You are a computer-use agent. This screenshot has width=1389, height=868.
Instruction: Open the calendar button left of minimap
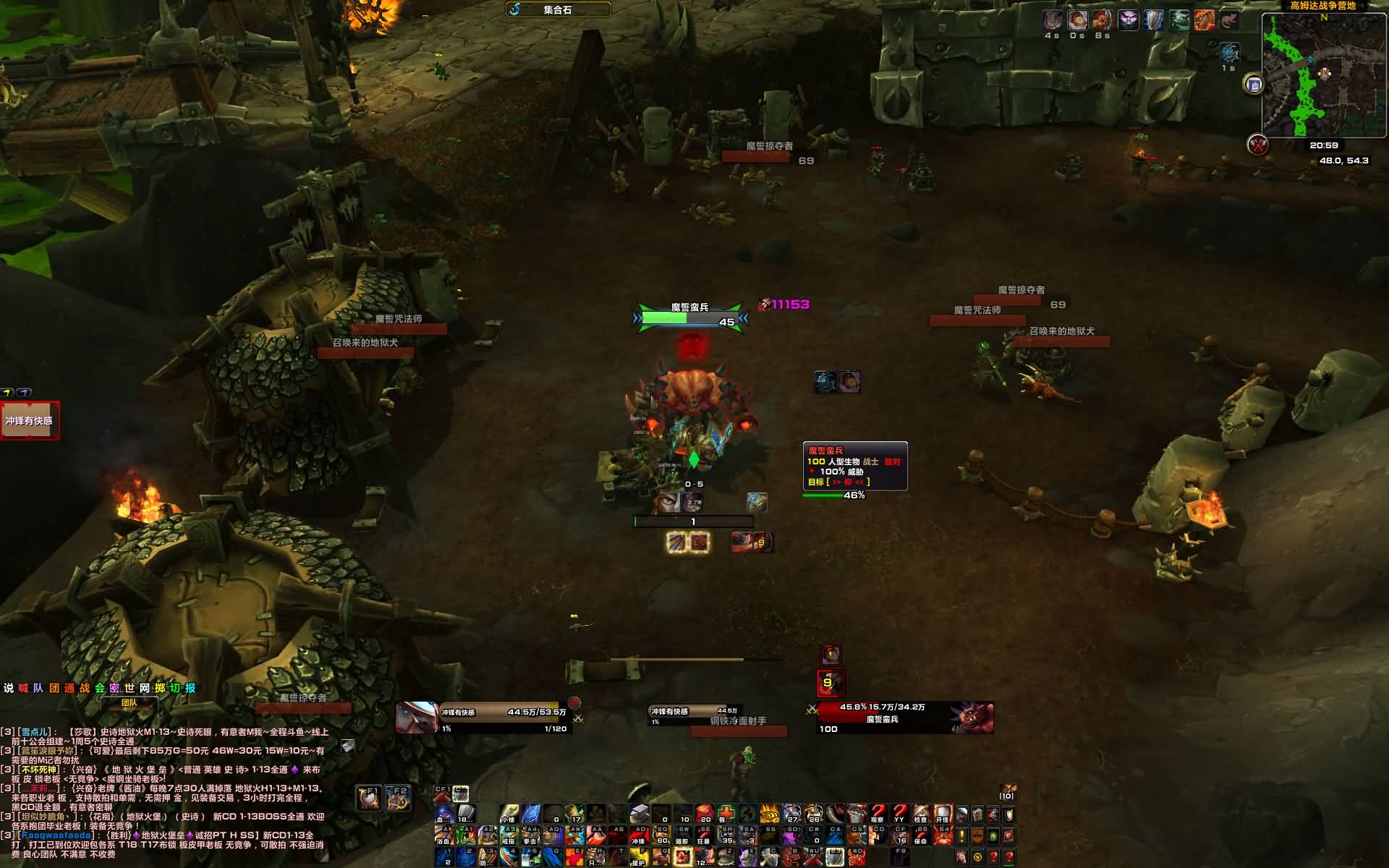(x=1254, y=85)
